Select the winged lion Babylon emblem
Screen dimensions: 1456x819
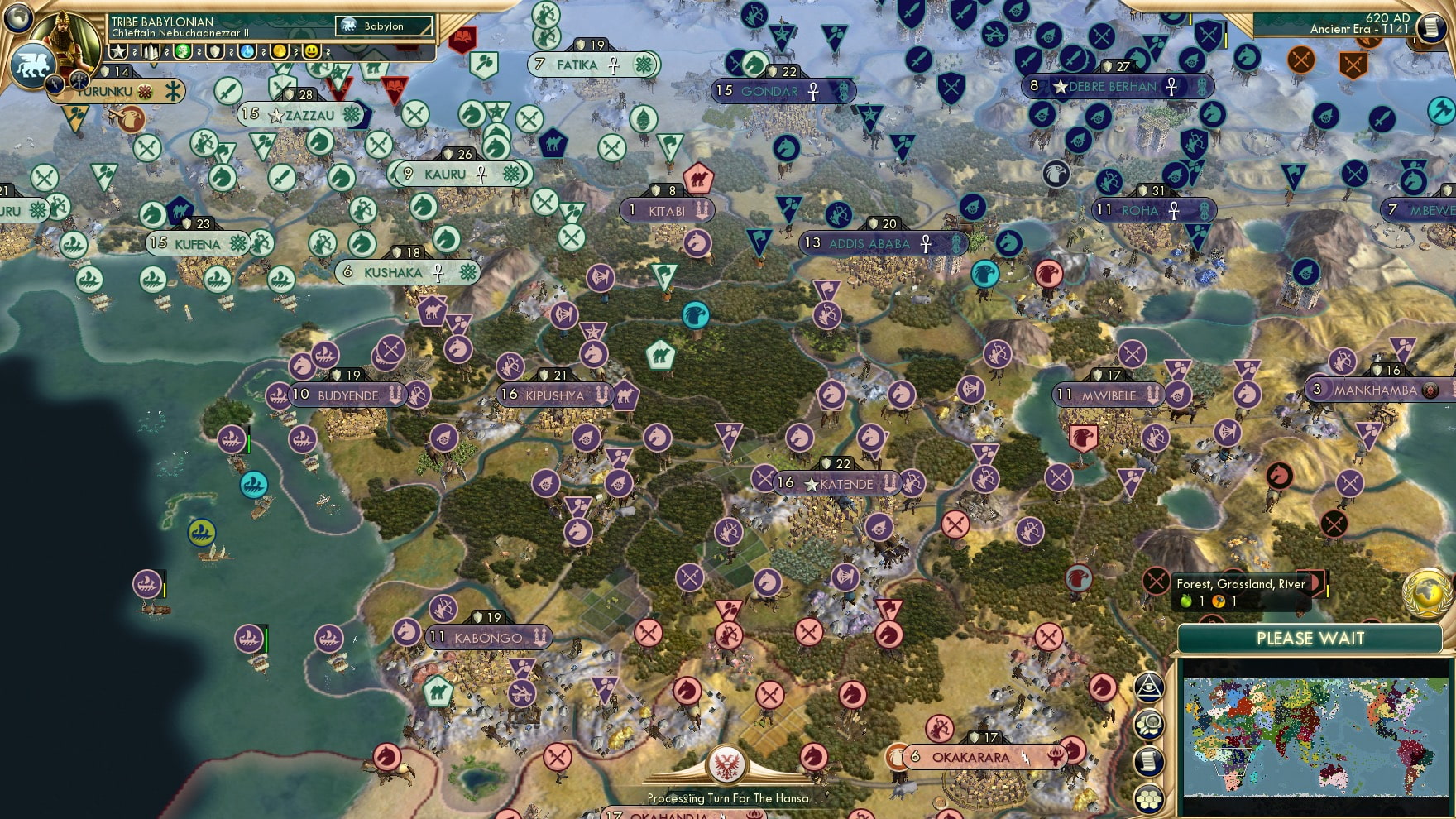(x=32, y=64)
